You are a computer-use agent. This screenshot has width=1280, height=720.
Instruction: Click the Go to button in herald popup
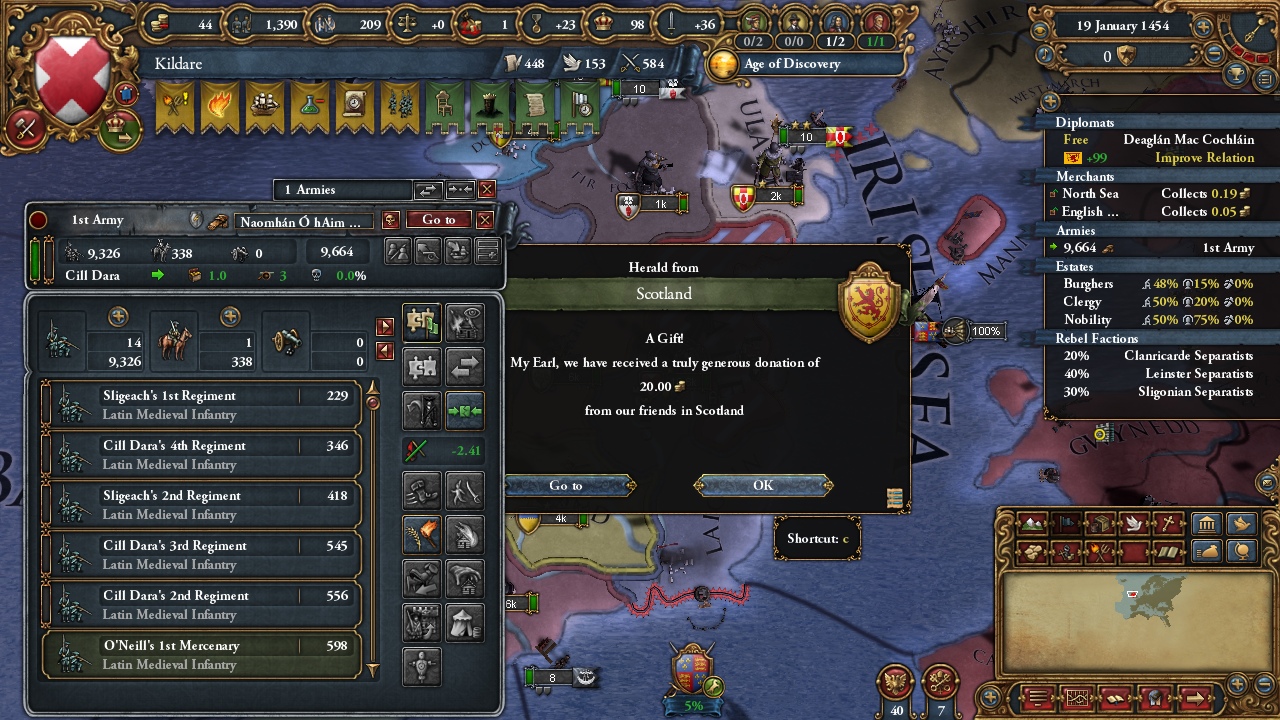pyautogui.click(x=567, y=485)
